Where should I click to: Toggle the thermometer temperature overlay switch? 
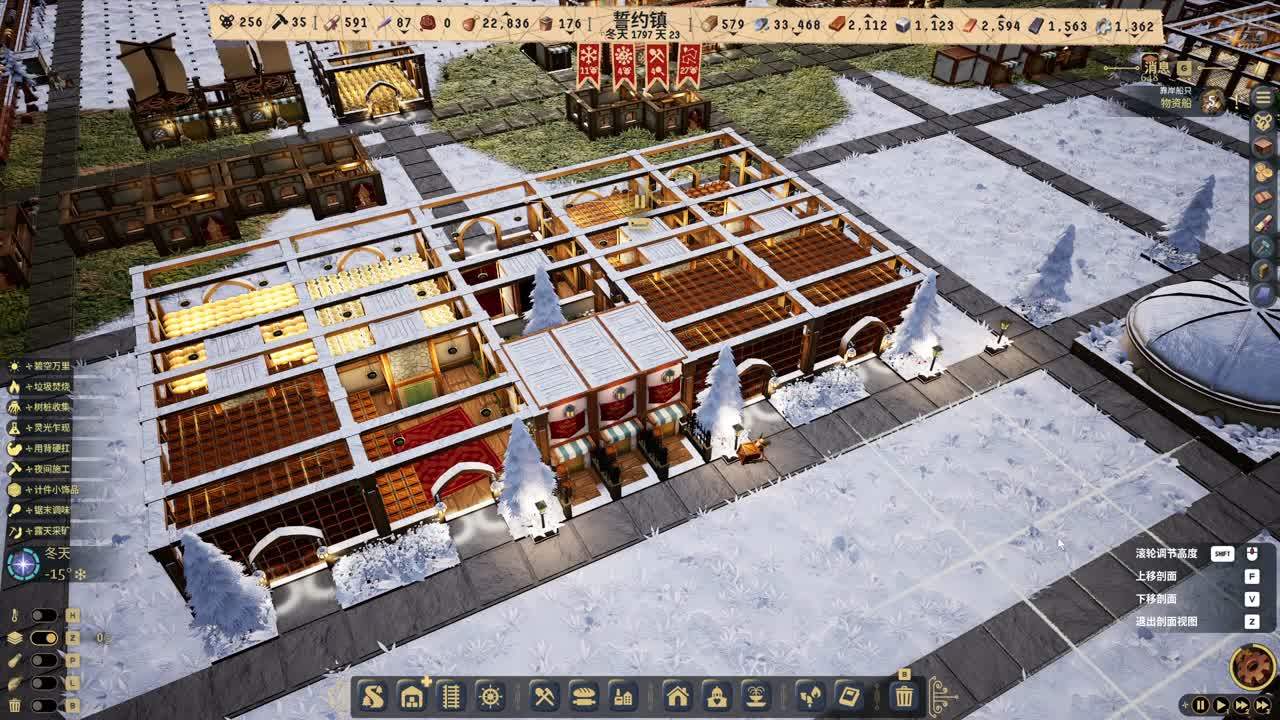[x=43, y=615]
